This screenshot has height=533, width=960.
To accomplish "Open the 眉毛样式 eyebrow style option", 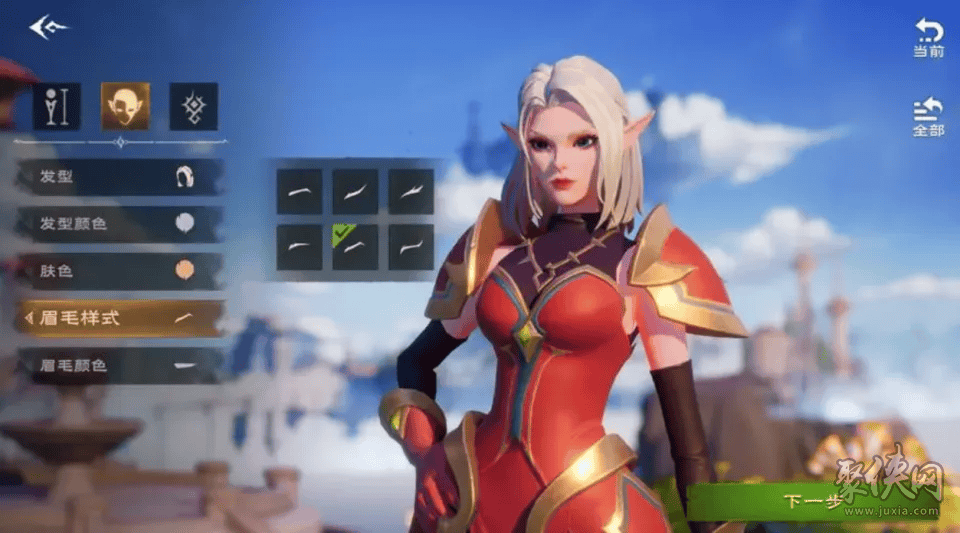I will 120,318.
